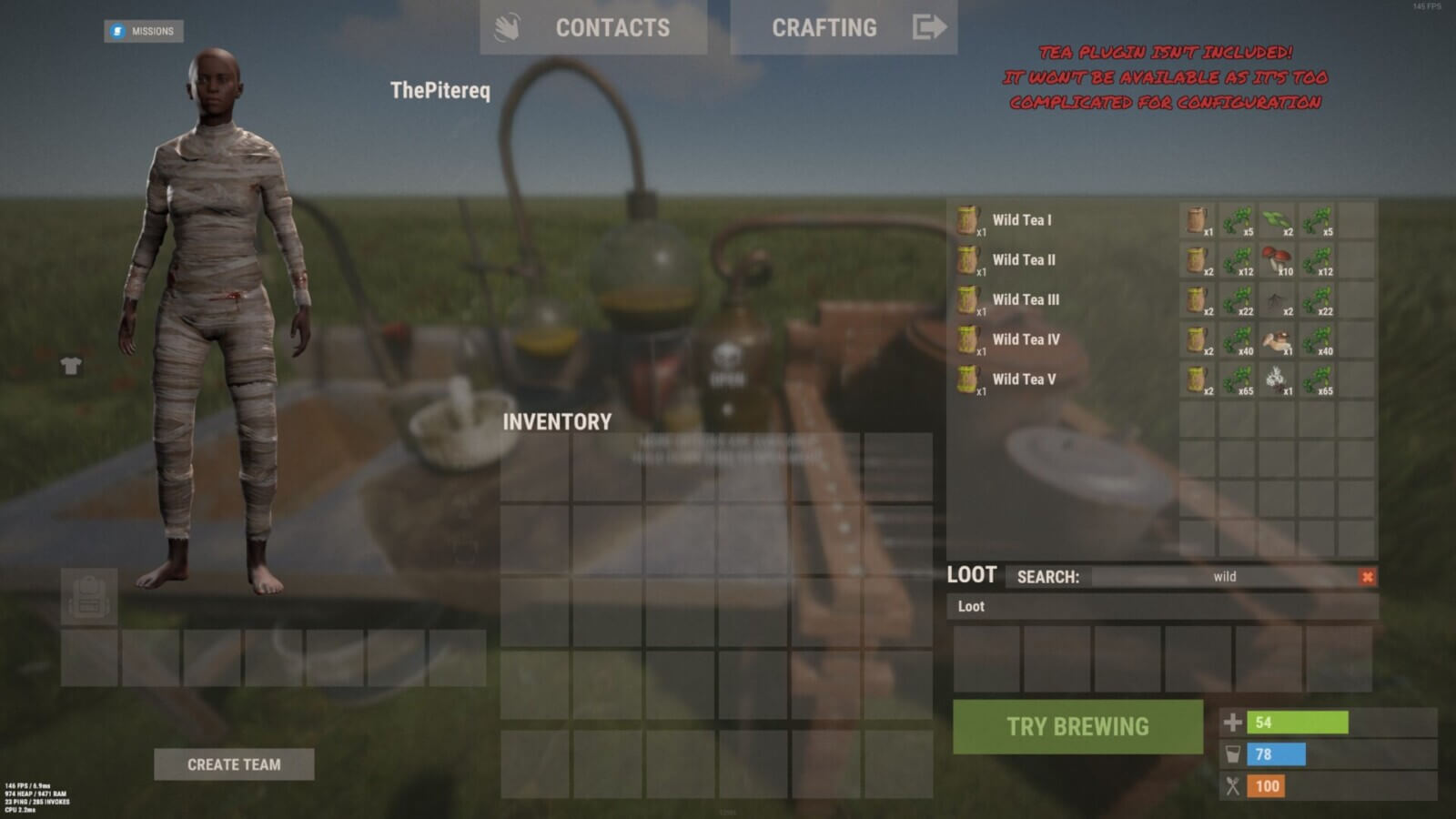Click the hand icon next to CONTACTS
Image resolution: width=1456 pixels, height=819 pixels.
[x=506, y=27]
